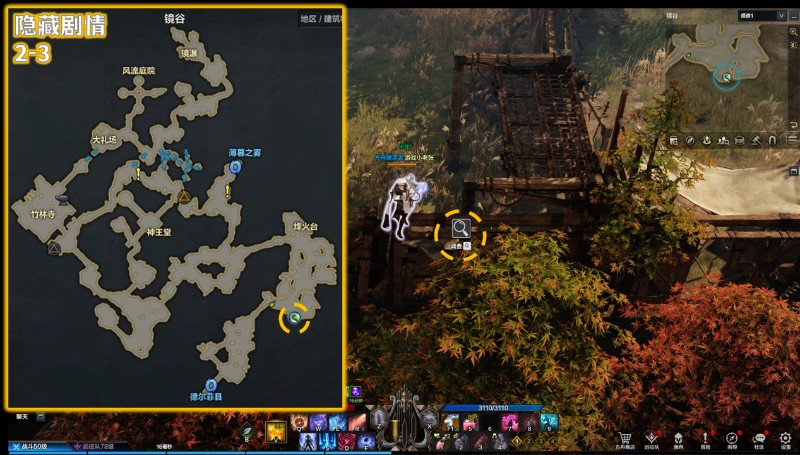Image resolution: width=800 pixels, height=455 pixels.
Task: Select the 薄暮之雾 portal marker on the map
Action: [235, 167]
